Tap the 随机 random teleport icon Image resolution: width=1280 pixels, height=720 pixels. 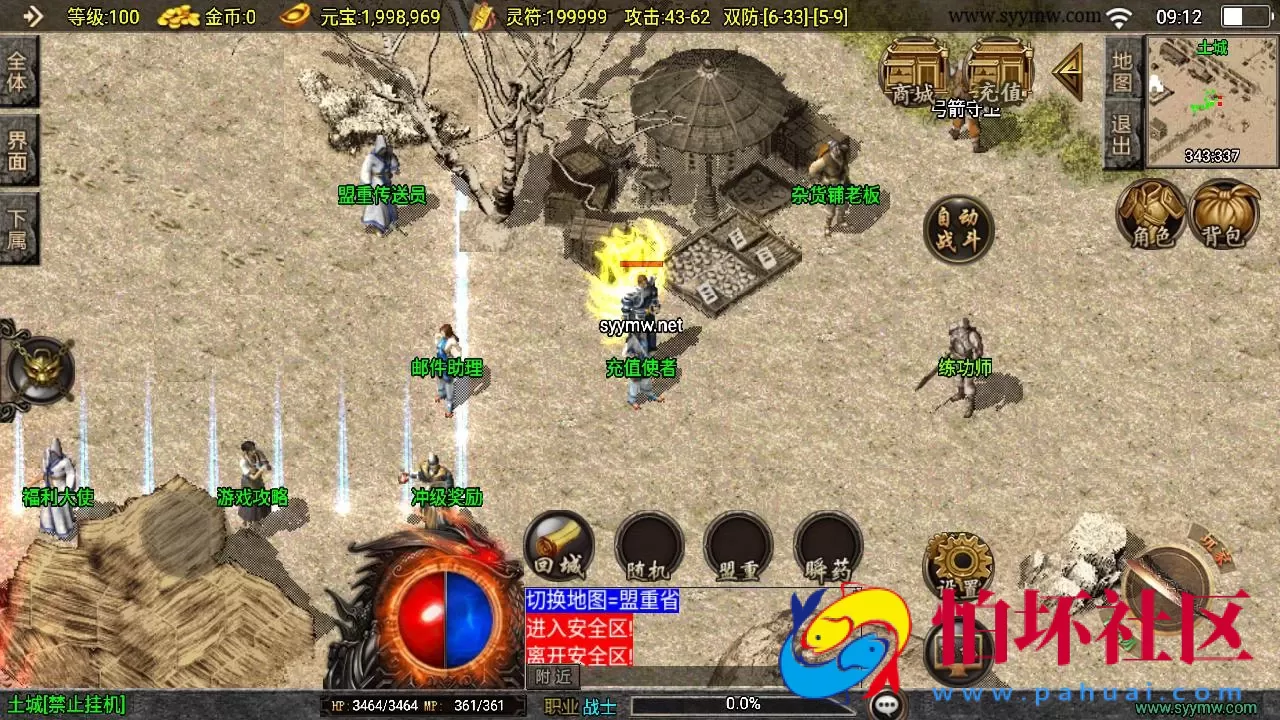pos(648,545)
